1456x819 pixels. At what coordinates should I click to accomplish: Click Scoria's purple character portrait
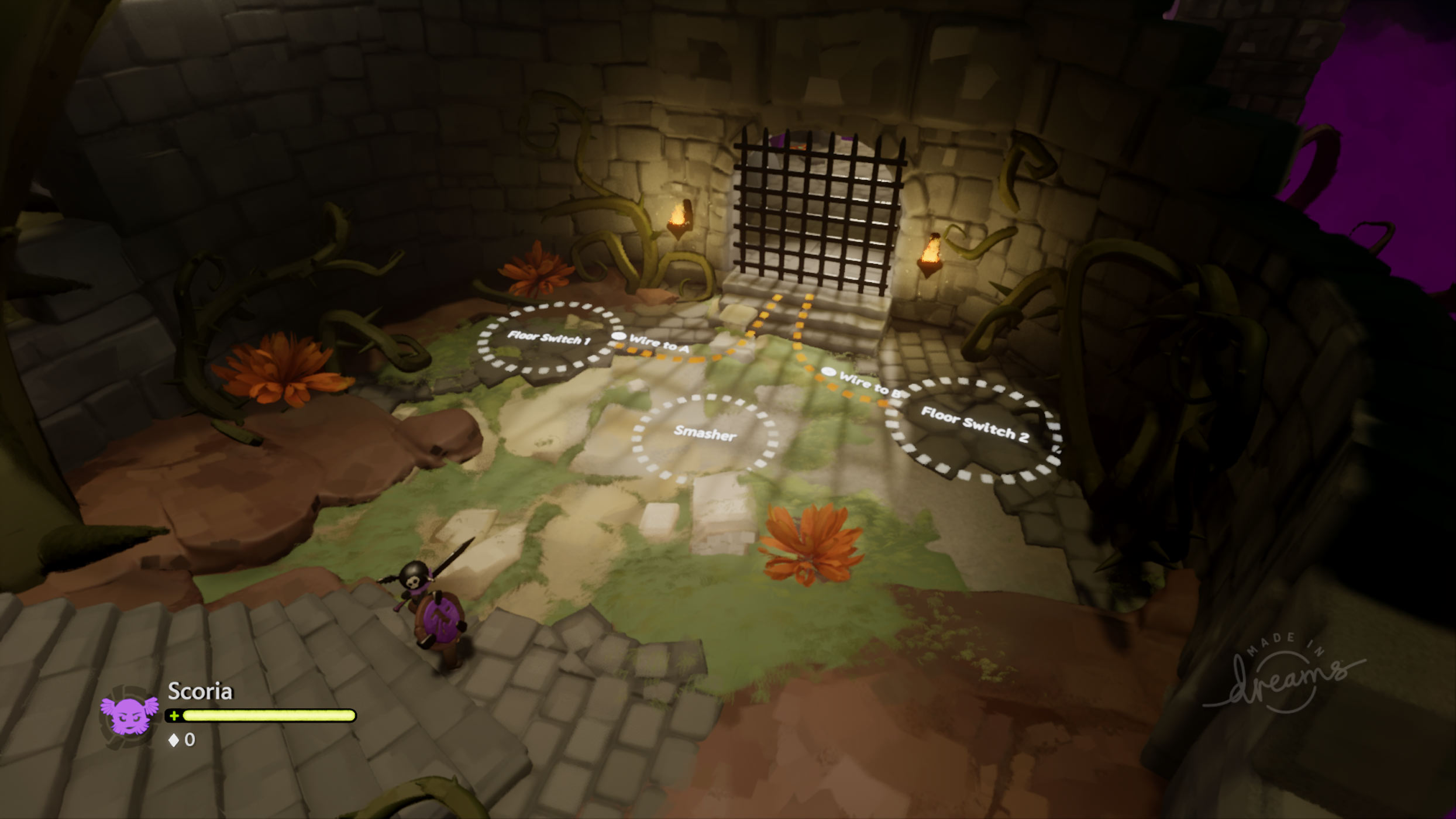pyautogui.click(x=130, y=714)
